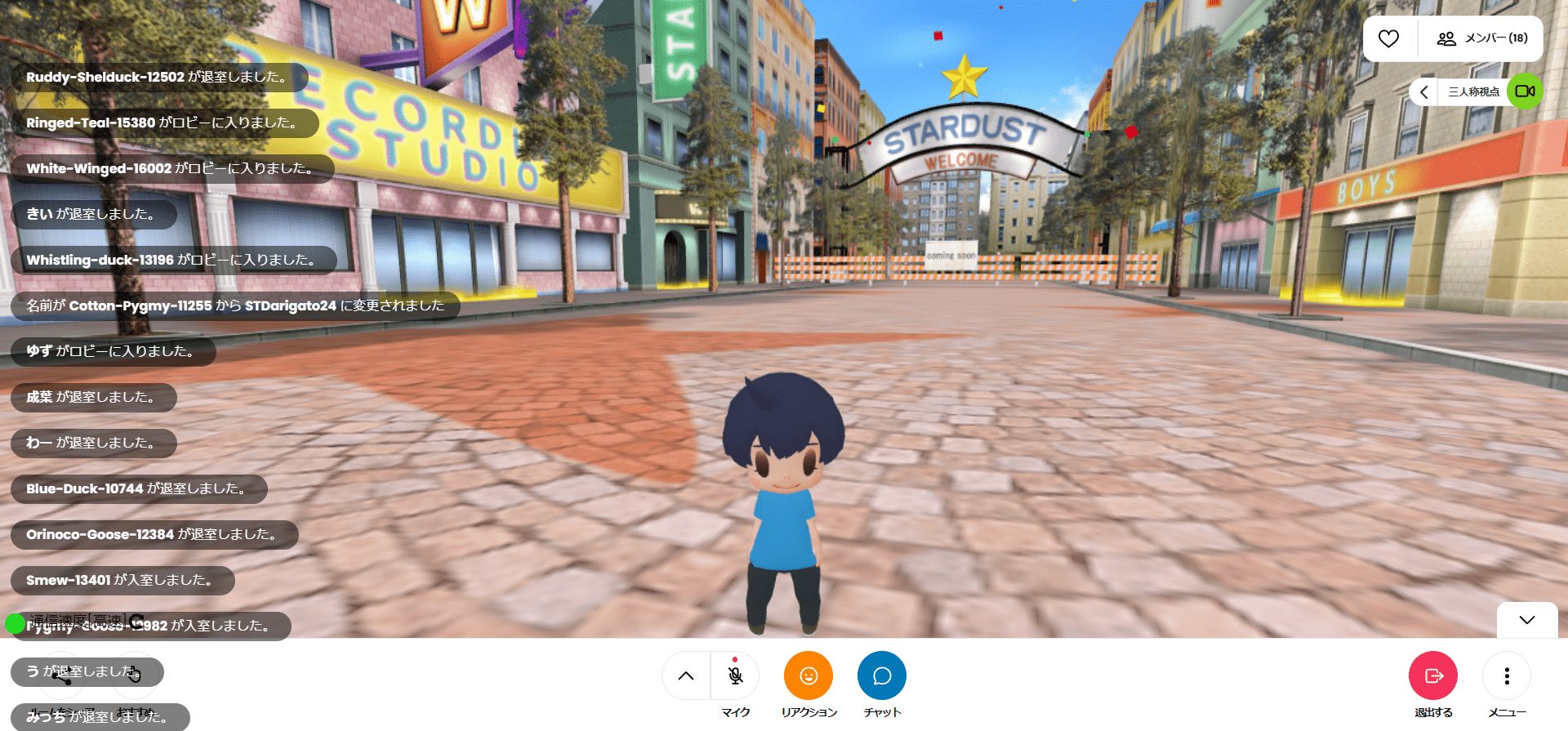This screenshot has width=1568, height=731.
Task: Click the down chevron above the bottom bar
Action: [x=1526, y=620]
